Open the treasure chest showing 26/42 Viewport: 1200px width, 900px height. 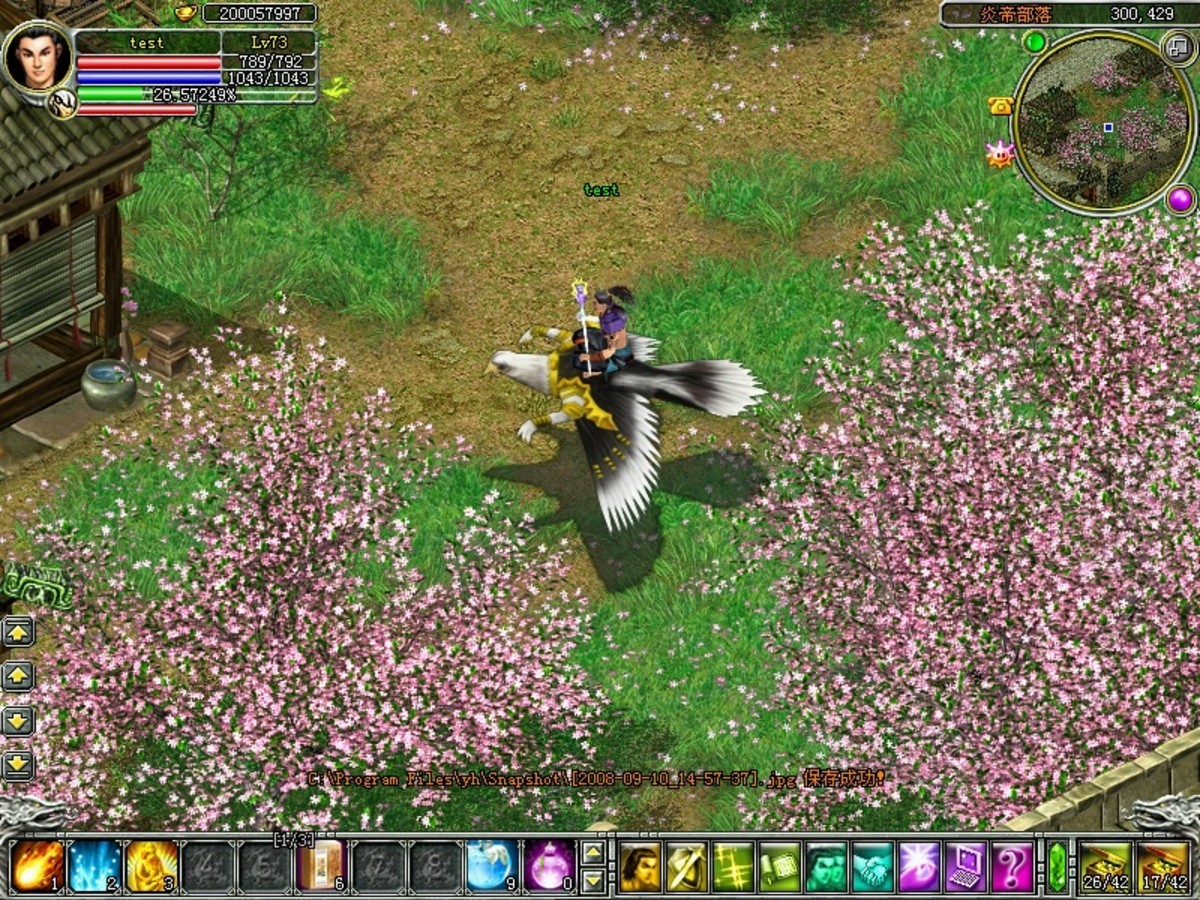coord(1105,866)
